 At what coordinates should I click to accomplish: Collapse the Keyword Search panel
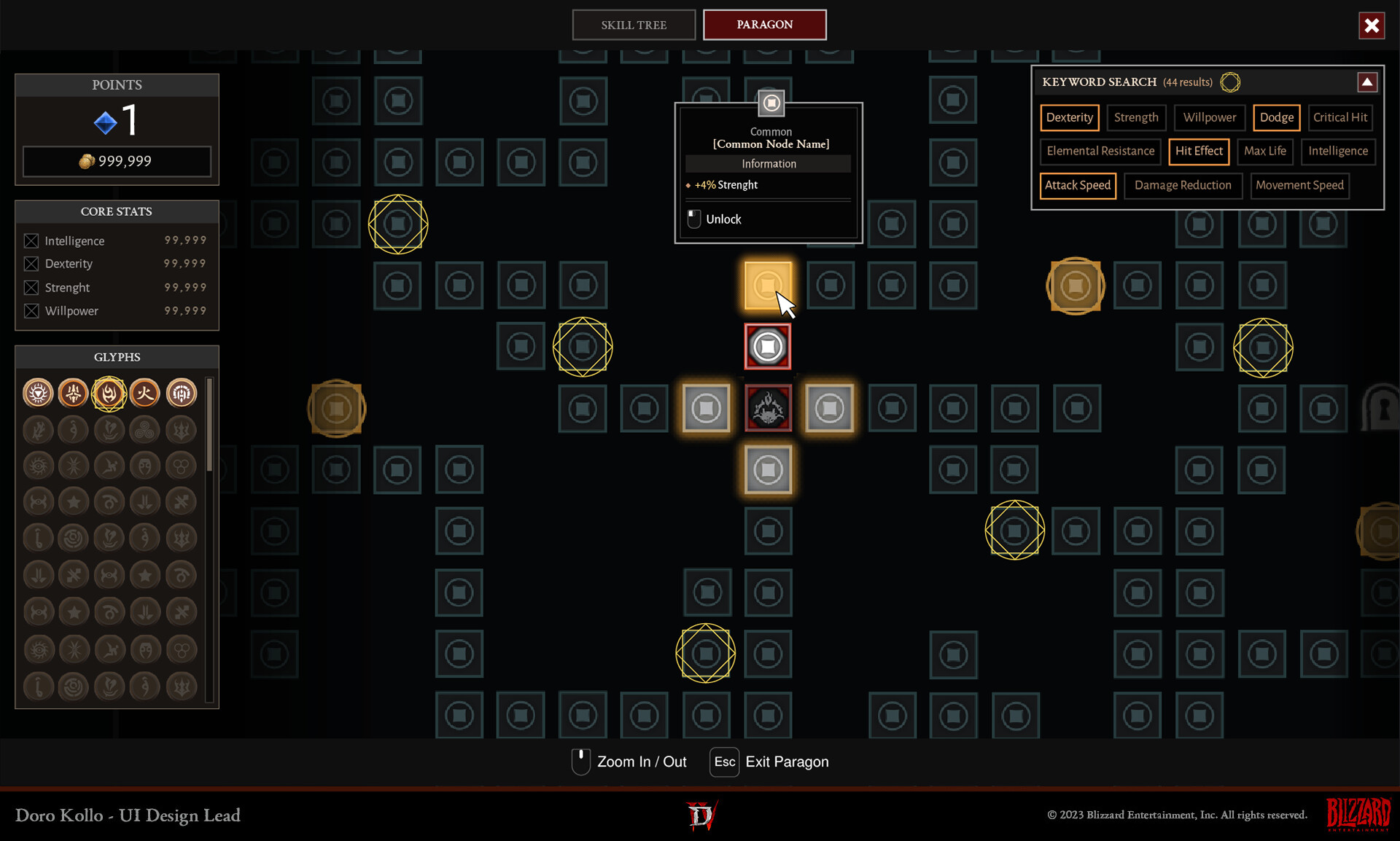(1366, 82)
